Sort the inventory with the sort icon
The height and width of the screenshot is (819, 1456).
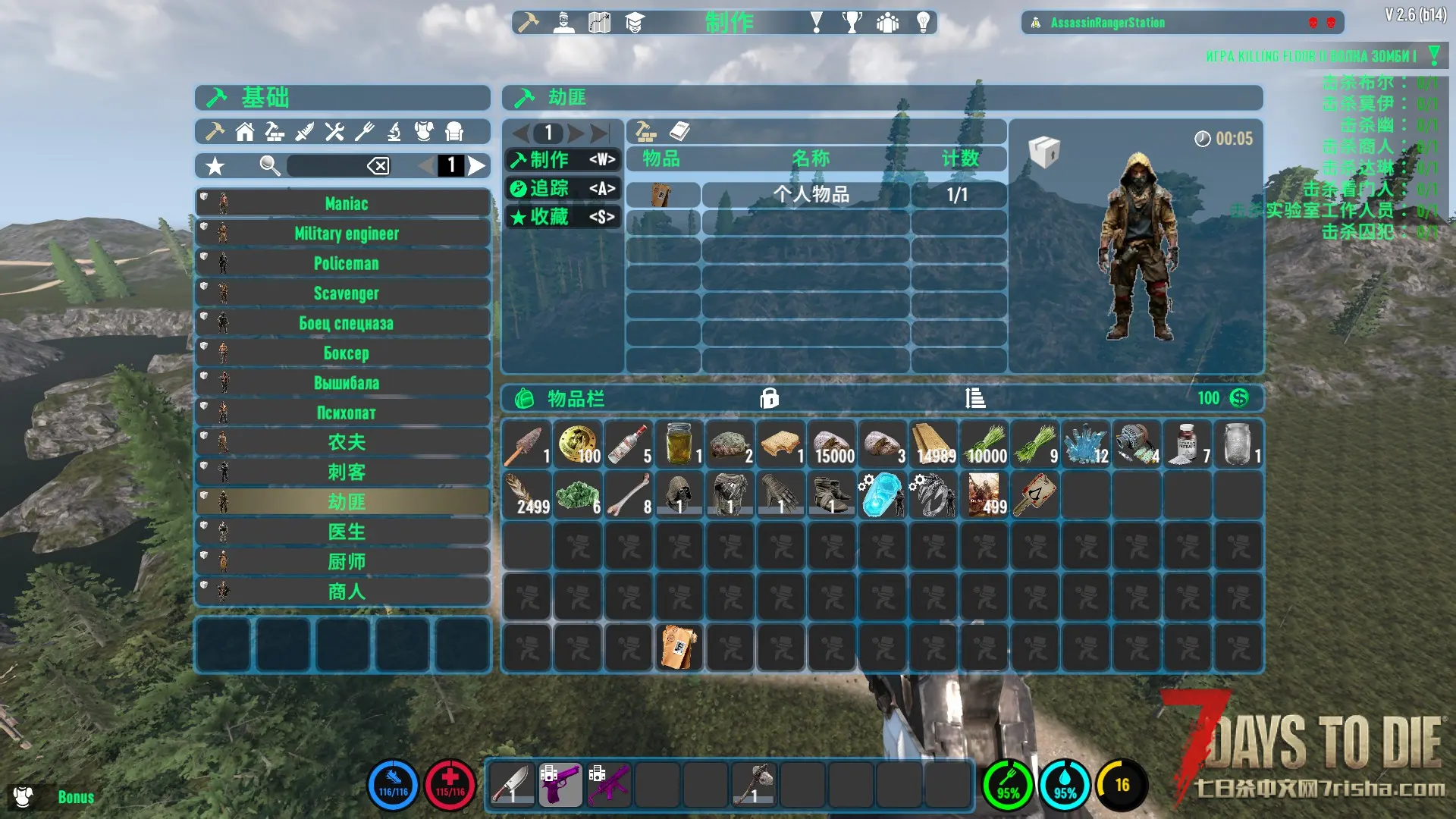coord(975,398)
